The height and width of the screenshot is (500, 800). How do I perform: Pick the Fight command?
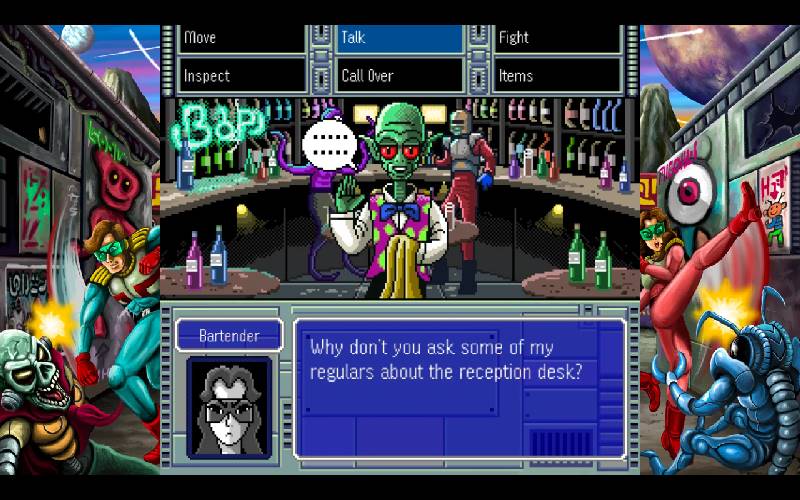point(557,38)
